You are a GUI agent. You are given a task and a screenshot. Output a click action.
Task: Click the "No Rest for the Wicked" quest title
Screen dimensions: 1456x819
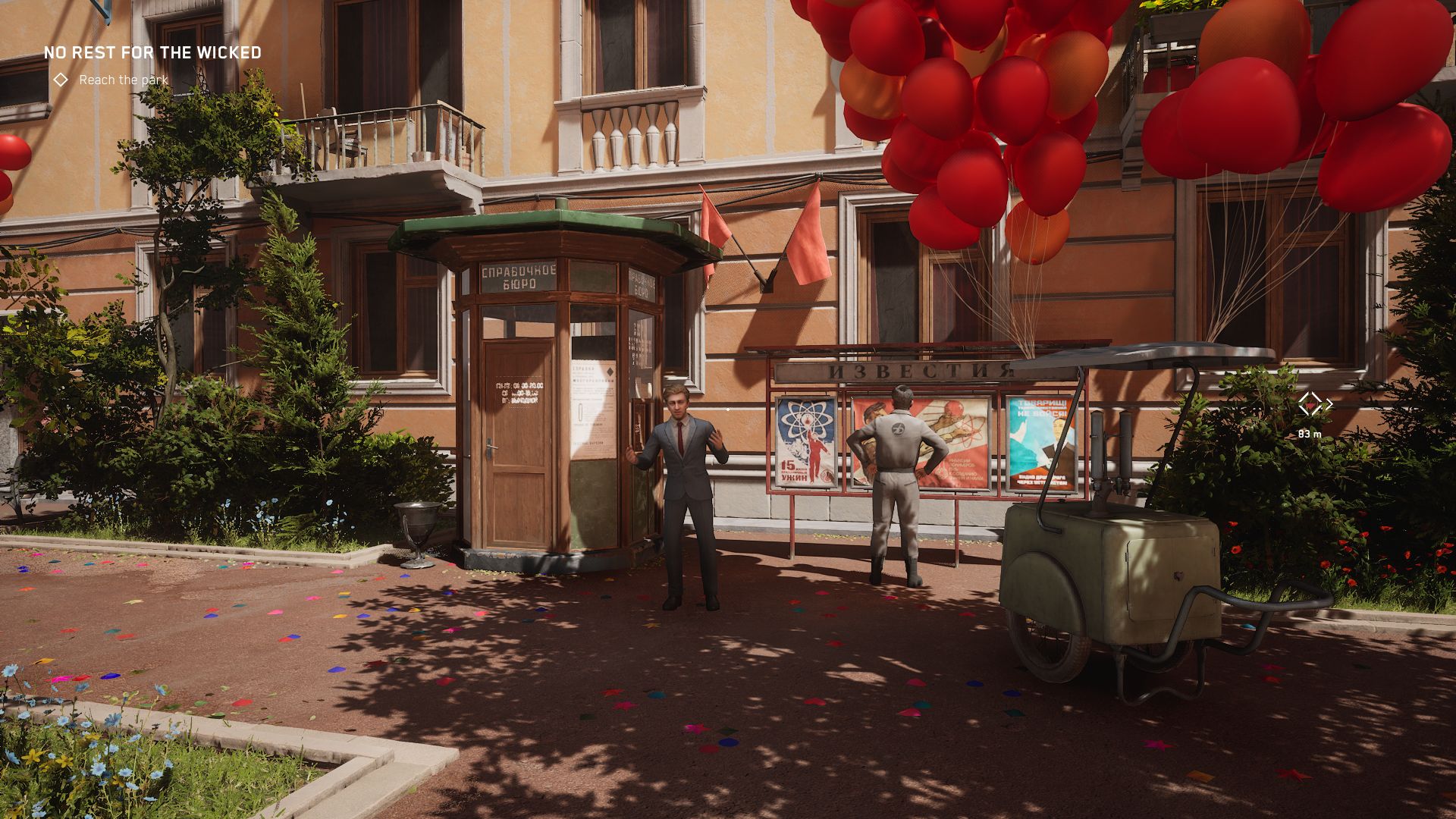(x=152, y=53)
